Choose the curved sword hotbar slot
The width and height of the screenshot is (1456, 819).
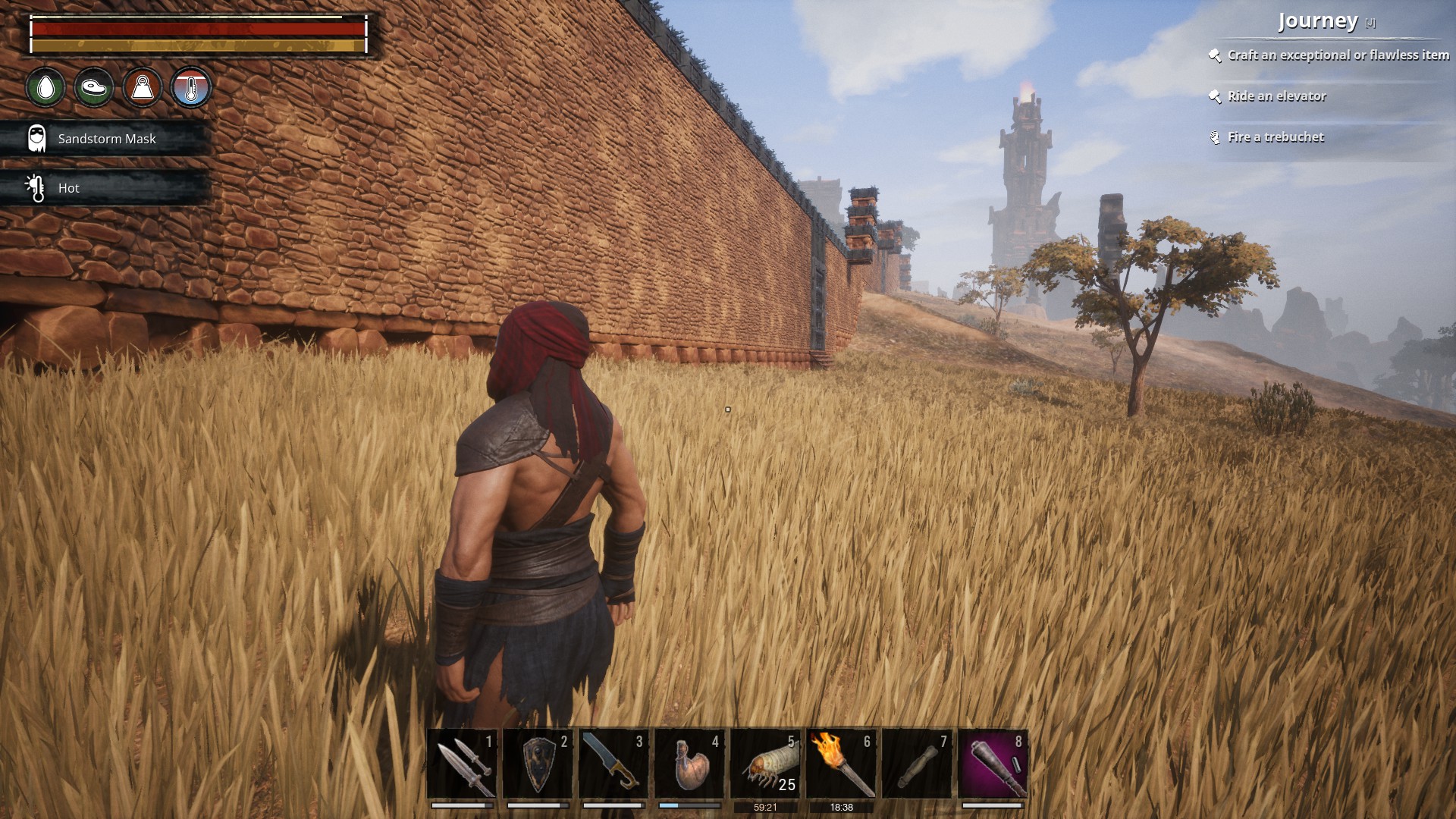point(614,764)
